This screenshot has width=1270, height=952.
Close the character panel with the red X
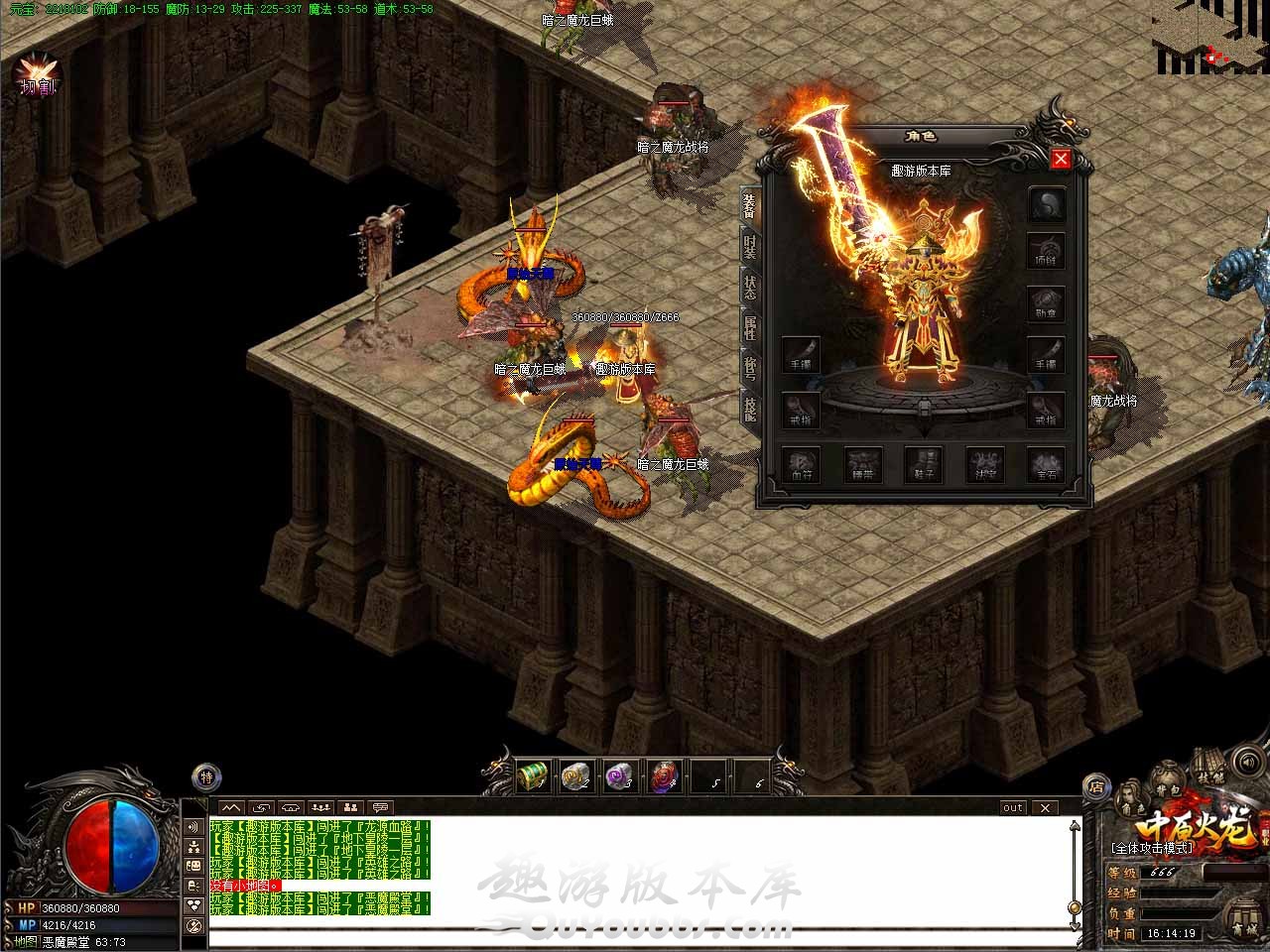1061,159
